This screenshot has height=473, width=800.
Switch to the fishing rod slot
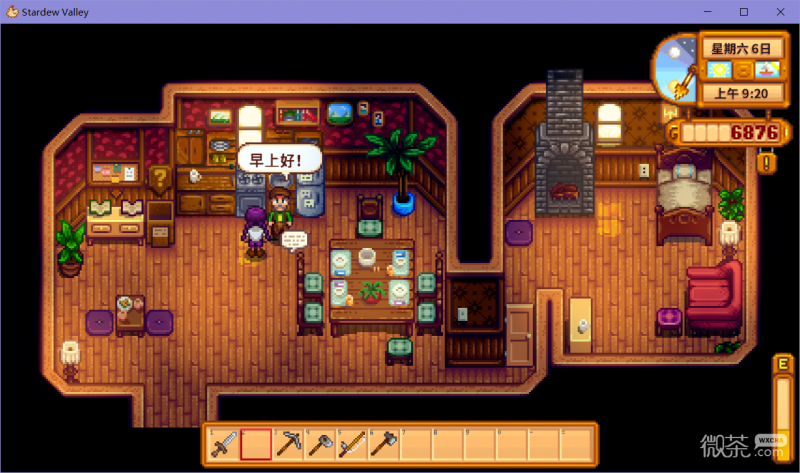(x=352, y=443)
